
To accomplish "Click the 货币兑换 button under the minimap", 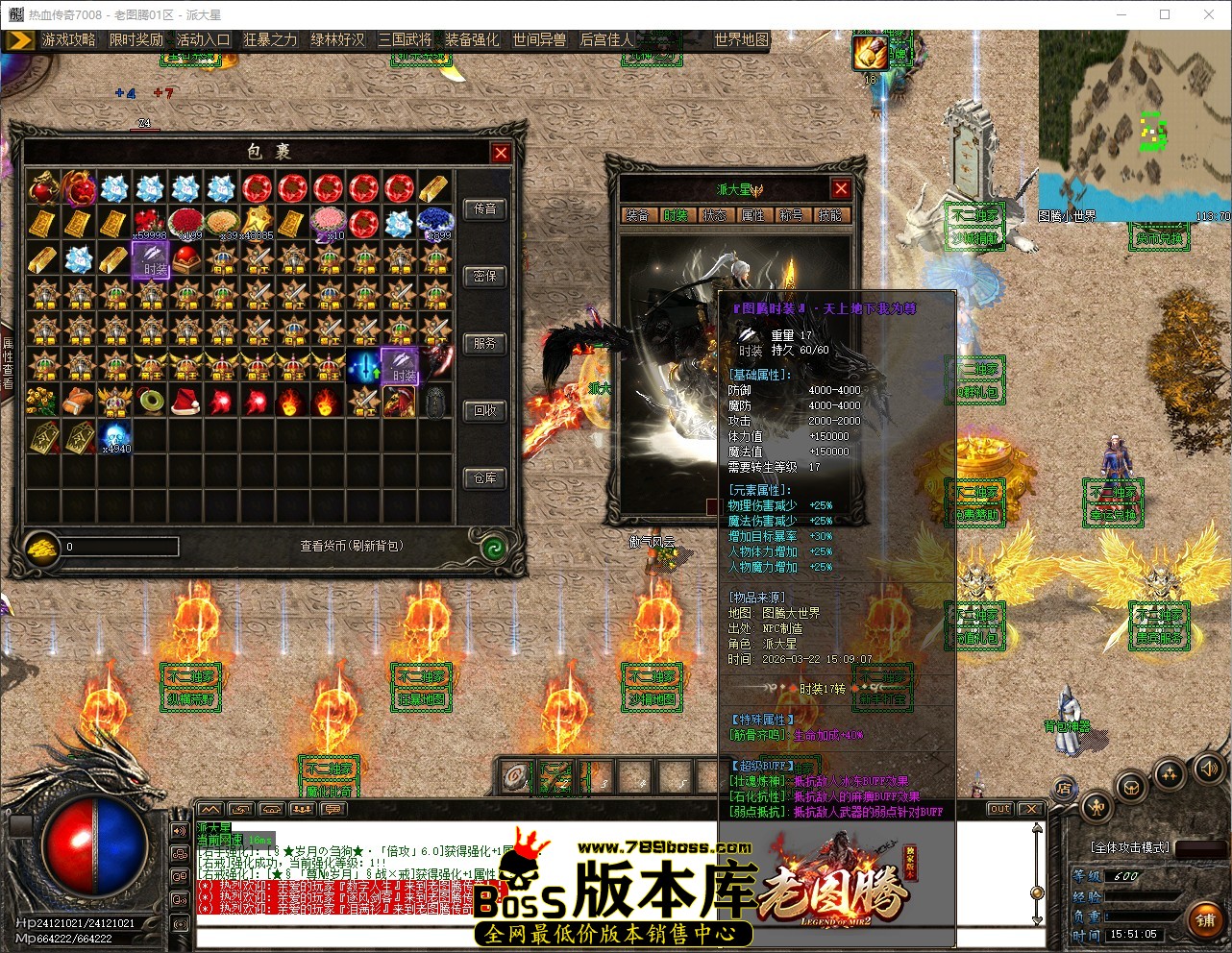I will tap(1160, 237).
